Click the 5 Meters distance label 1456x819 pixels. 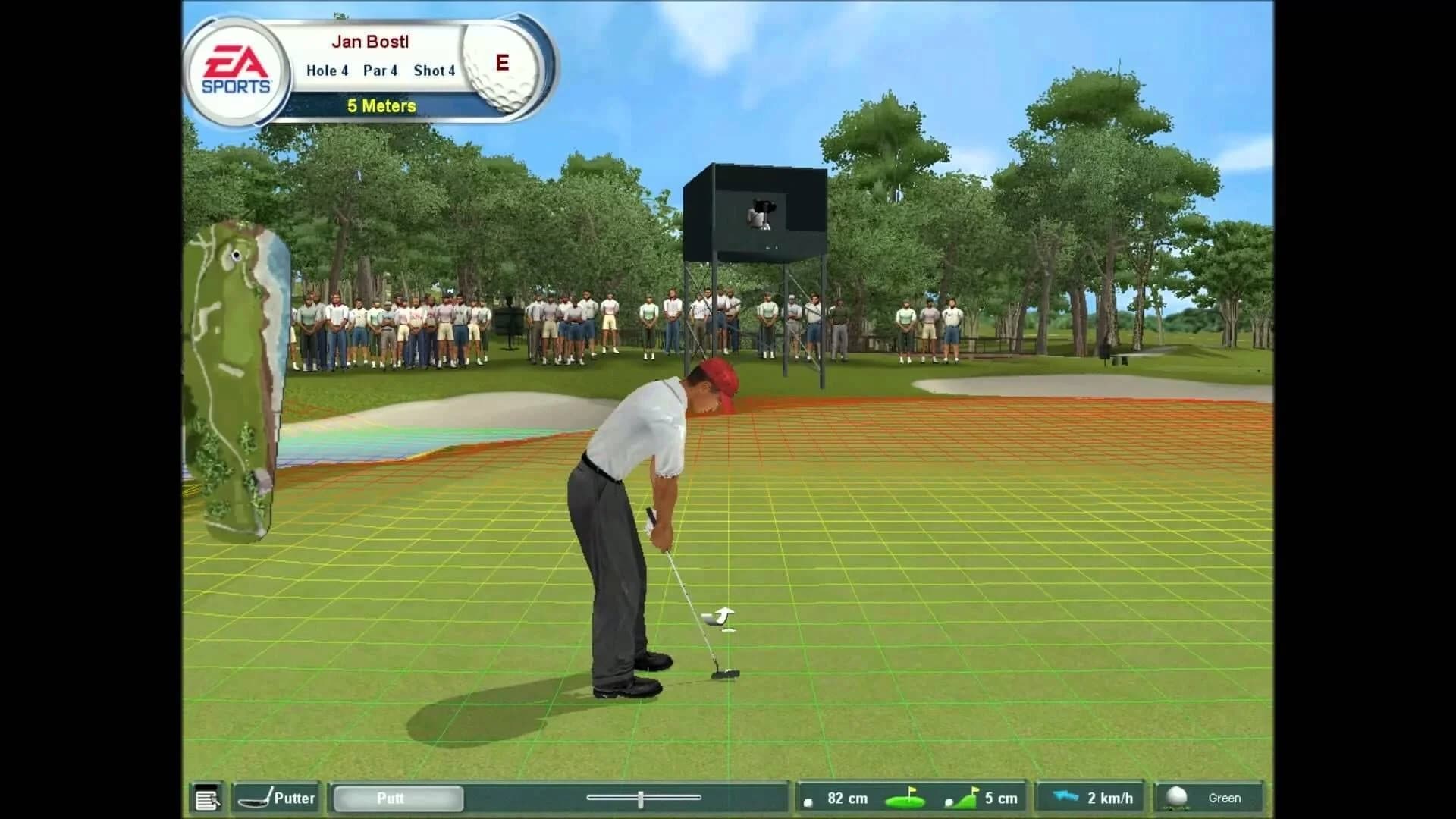(x=381, y=106)
